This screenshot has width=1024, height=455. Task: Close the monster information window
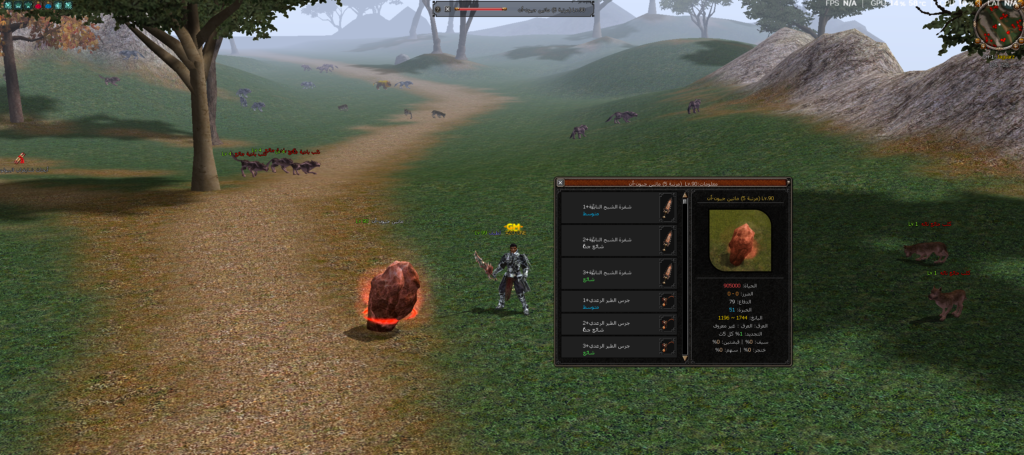click(x=561, y=183)
